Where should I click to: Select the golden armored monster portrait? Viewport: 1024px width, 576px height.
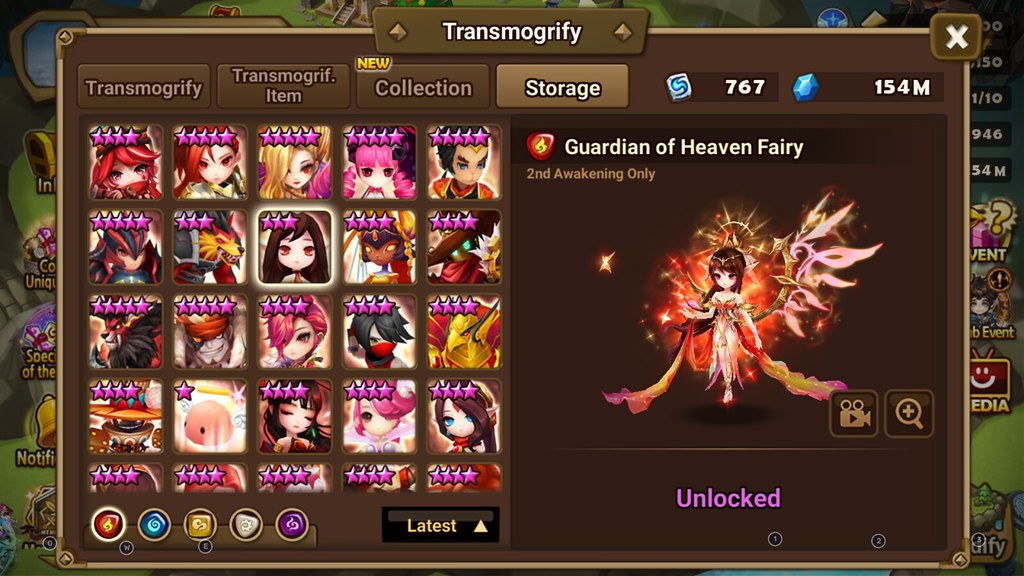tap(464, 331)
